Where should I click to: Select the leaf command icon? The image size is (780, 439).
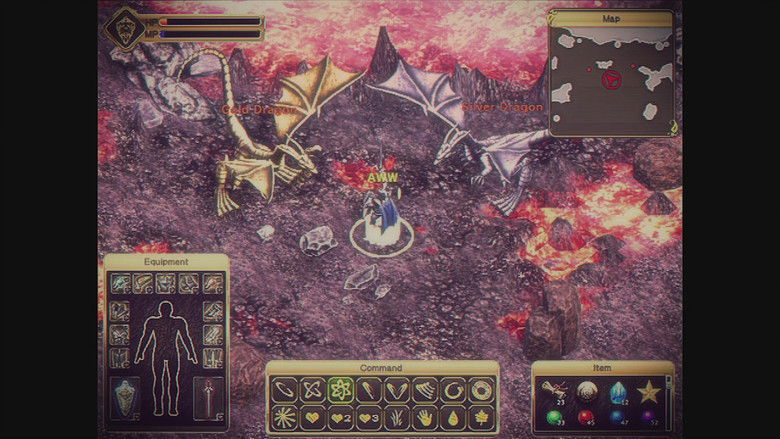(x=481, y=418)
